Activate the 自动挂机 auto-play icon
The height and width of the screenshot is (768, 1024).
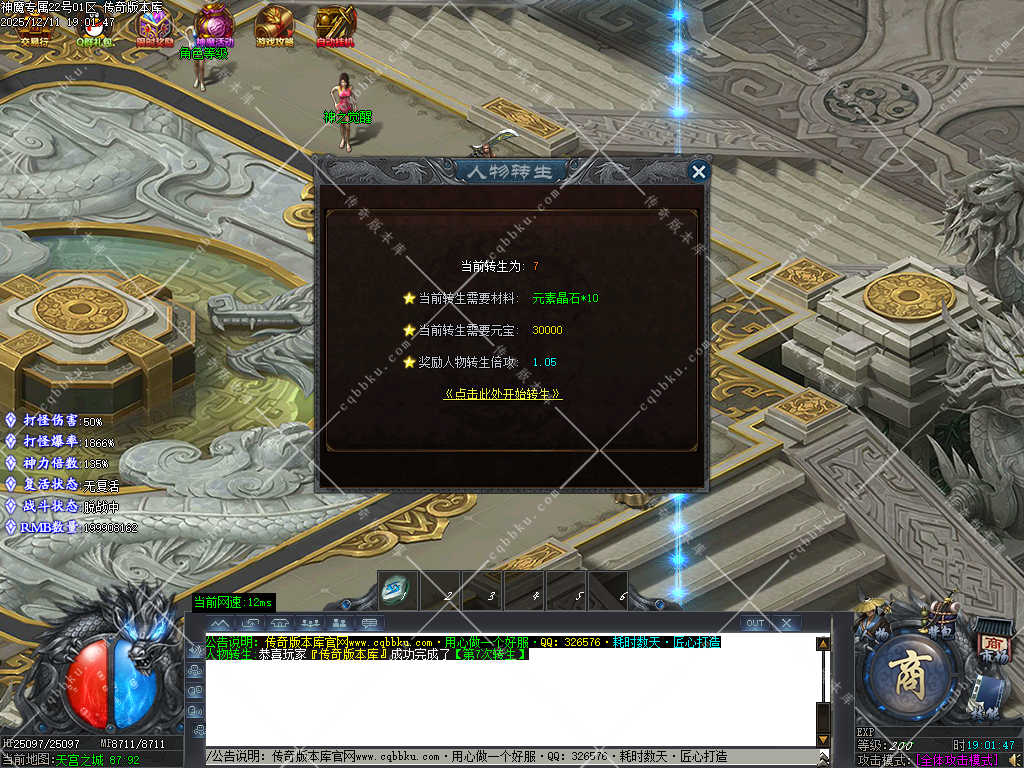335,25
